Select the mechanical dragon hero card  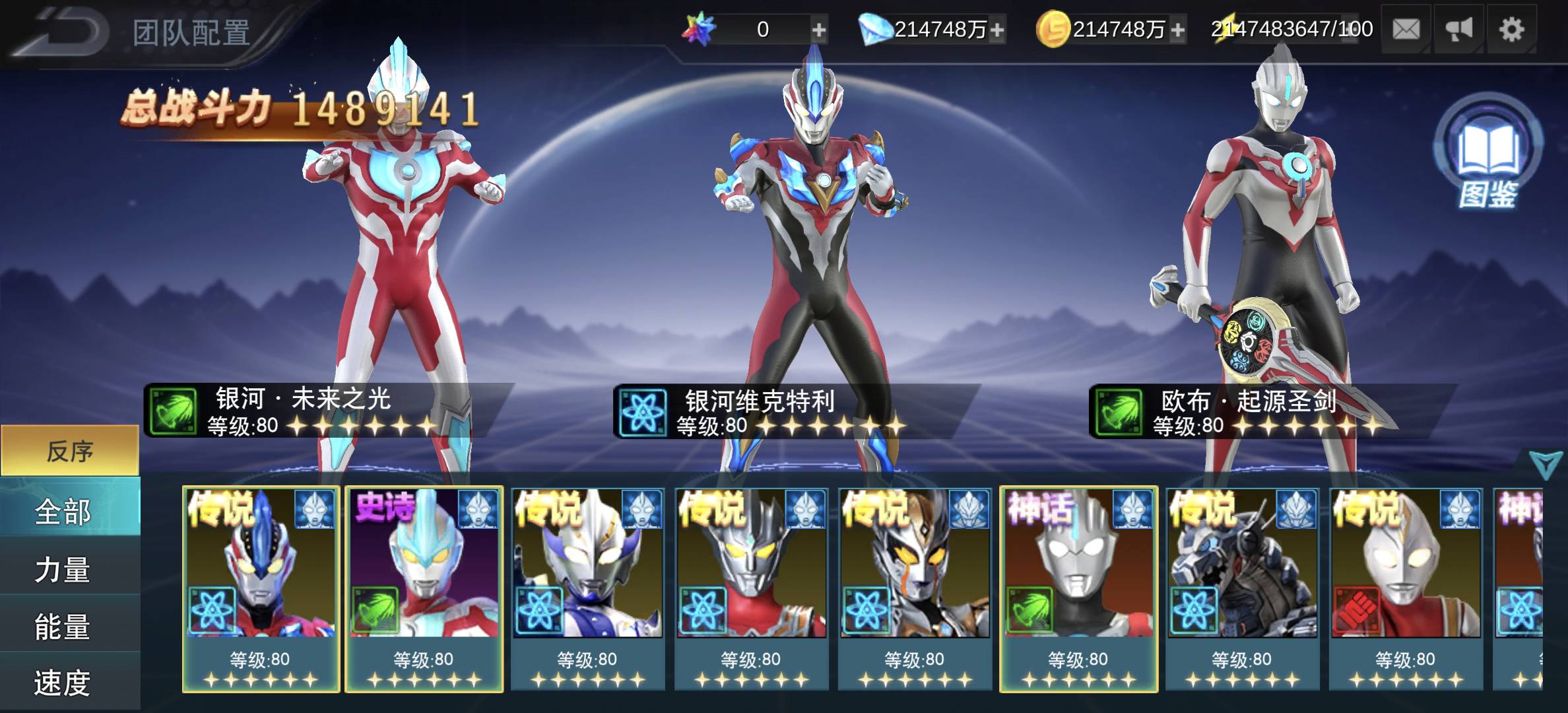click(1242, 588)
